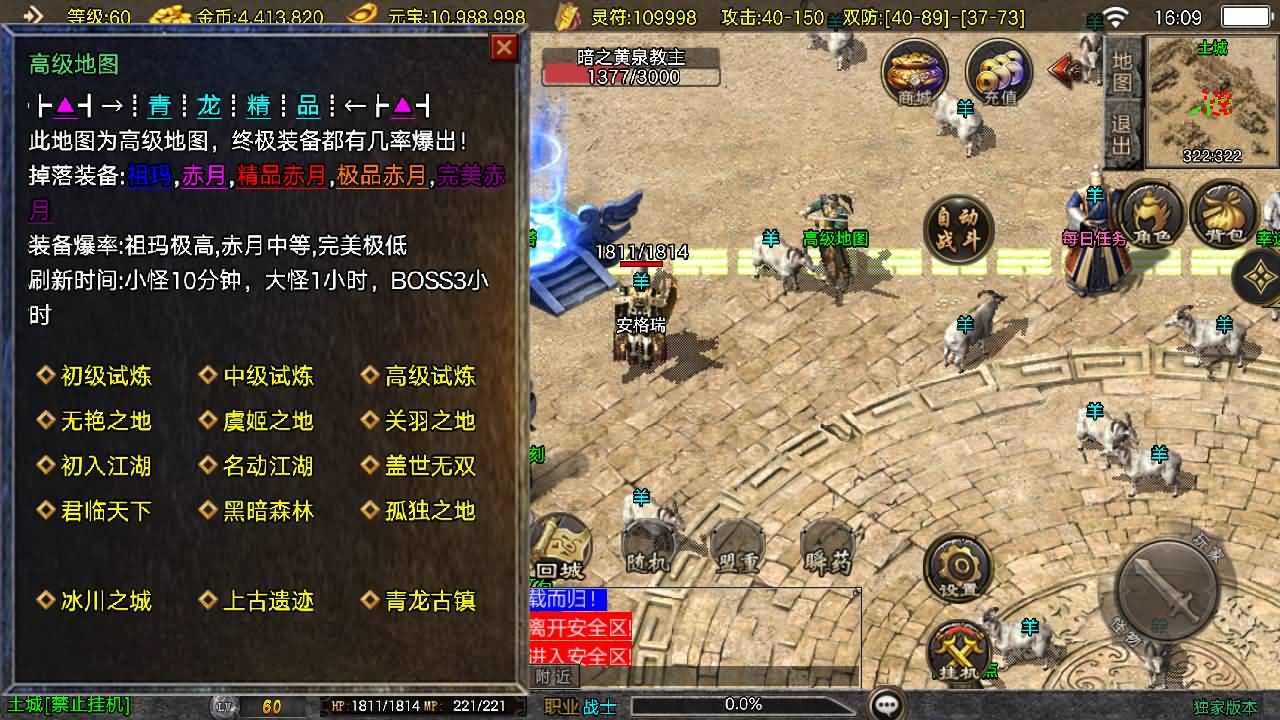Viewport: 1280px width, 720px height.
Task: Open the 设置 settings gear icon
Action: pyautogui.click(x=957, y=565)
